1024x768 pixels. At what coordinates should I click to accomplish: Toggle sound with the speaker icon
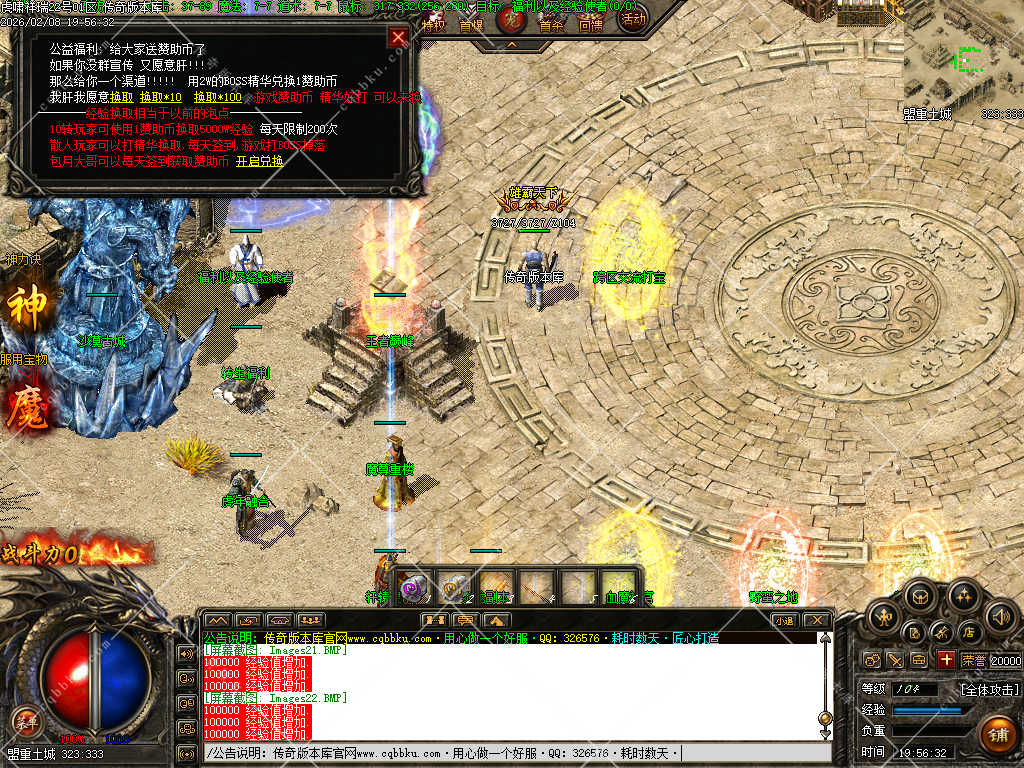[x=999, y=618]
